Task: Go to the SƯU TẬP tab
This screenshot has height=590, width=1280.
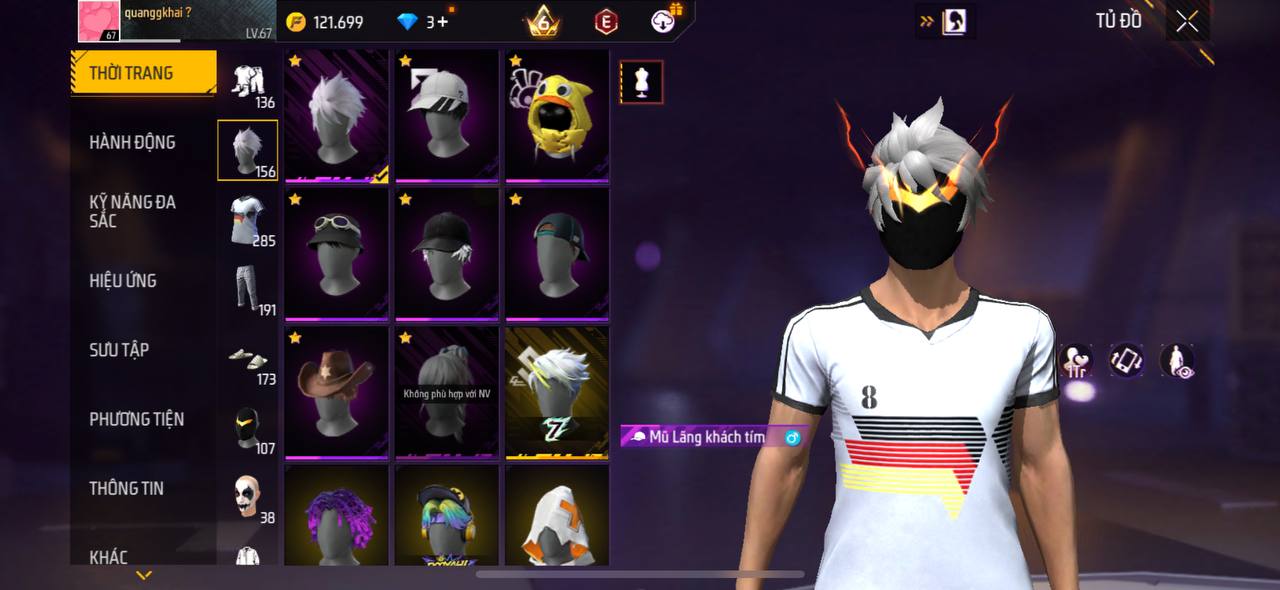Action: (x=119, y=350)
